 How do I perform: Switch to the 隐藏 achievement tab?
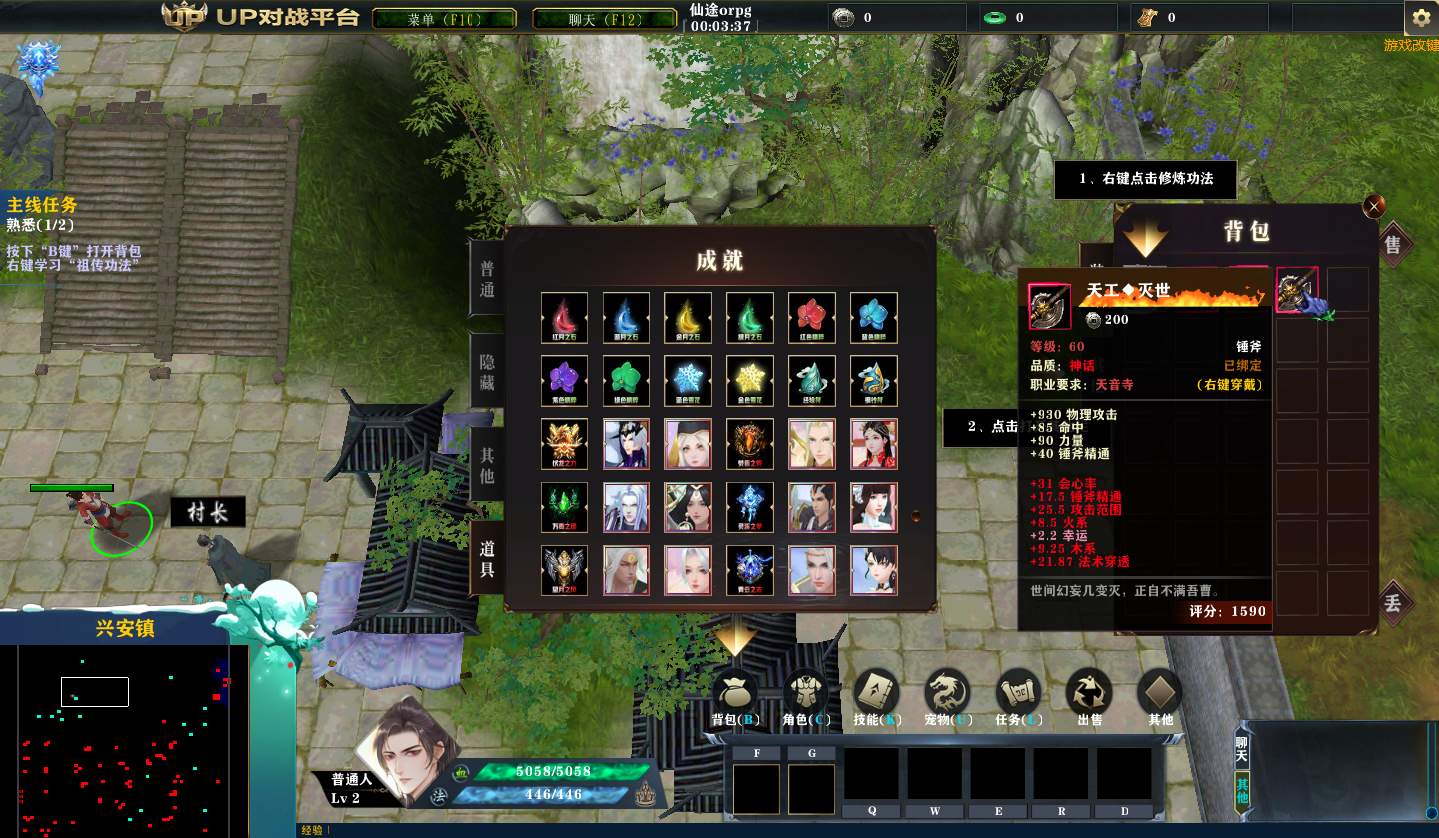pyautogui.click(x=487, y=372)
